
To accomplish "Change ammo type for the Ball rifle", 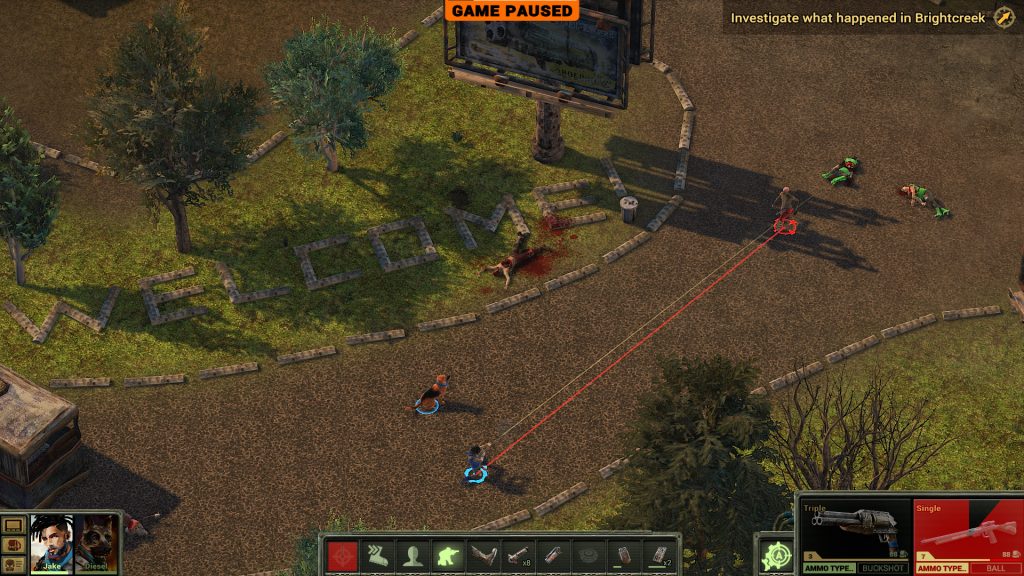I will pyautogui.click(x=942, y=568).
